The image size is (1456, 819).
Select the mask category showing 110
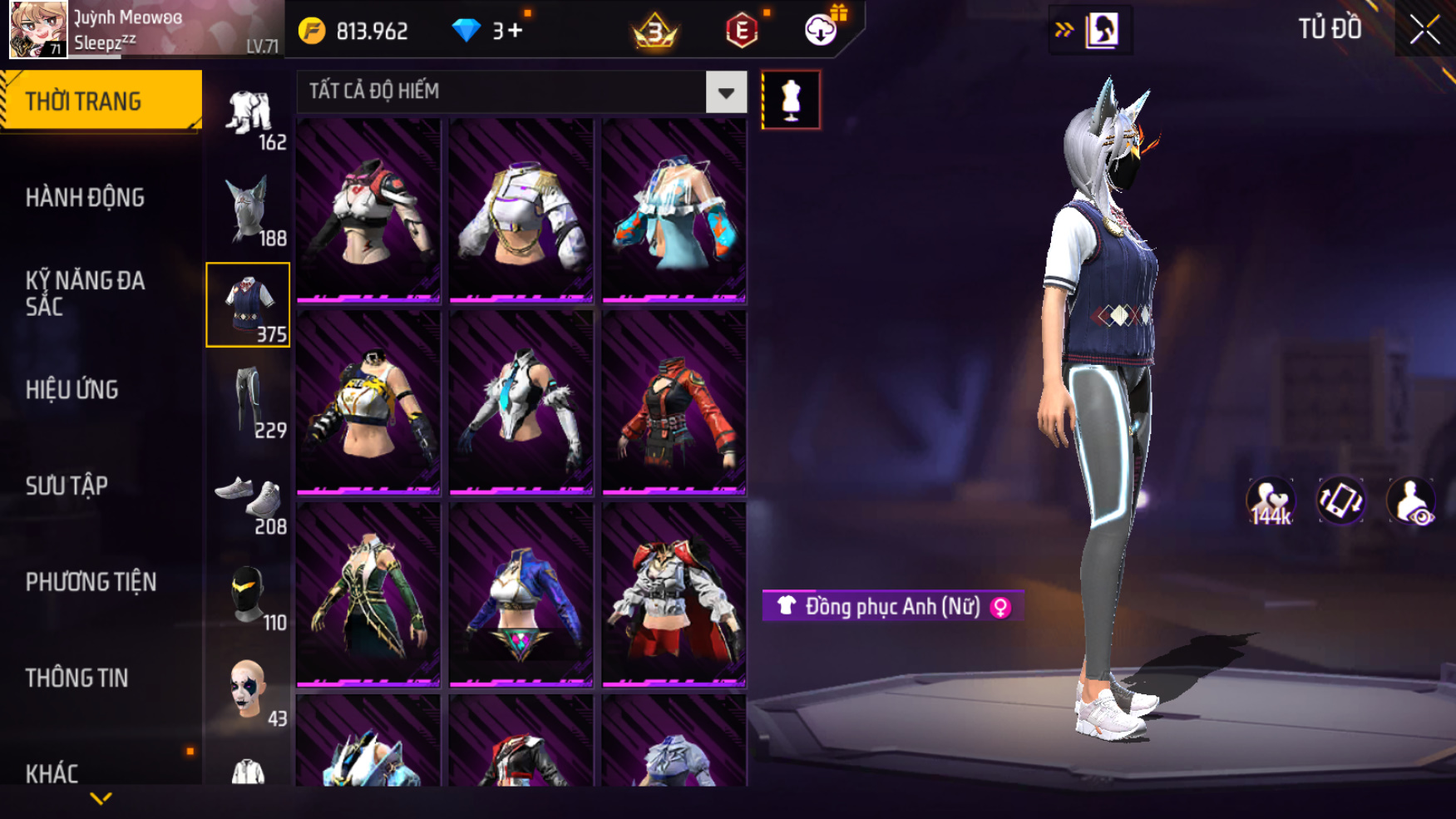click(249, 596)
